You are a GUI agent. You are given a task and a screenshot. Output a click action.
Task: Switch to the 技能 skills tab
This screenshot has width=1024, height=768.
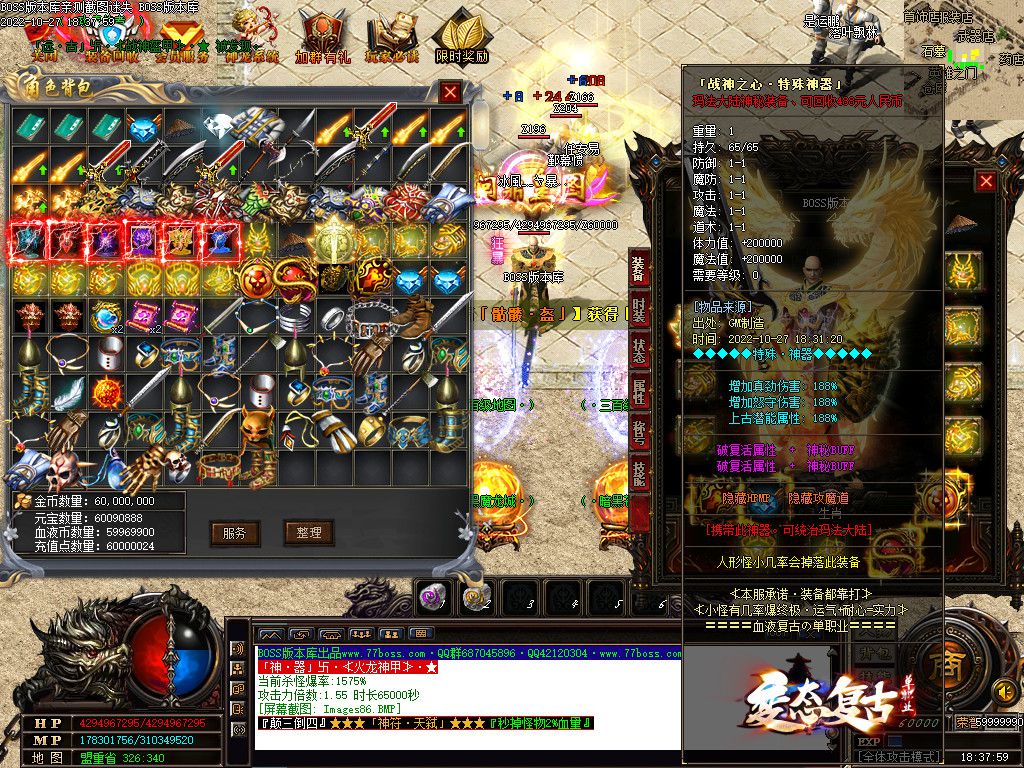pyautogui.click(x=638, y=473)
